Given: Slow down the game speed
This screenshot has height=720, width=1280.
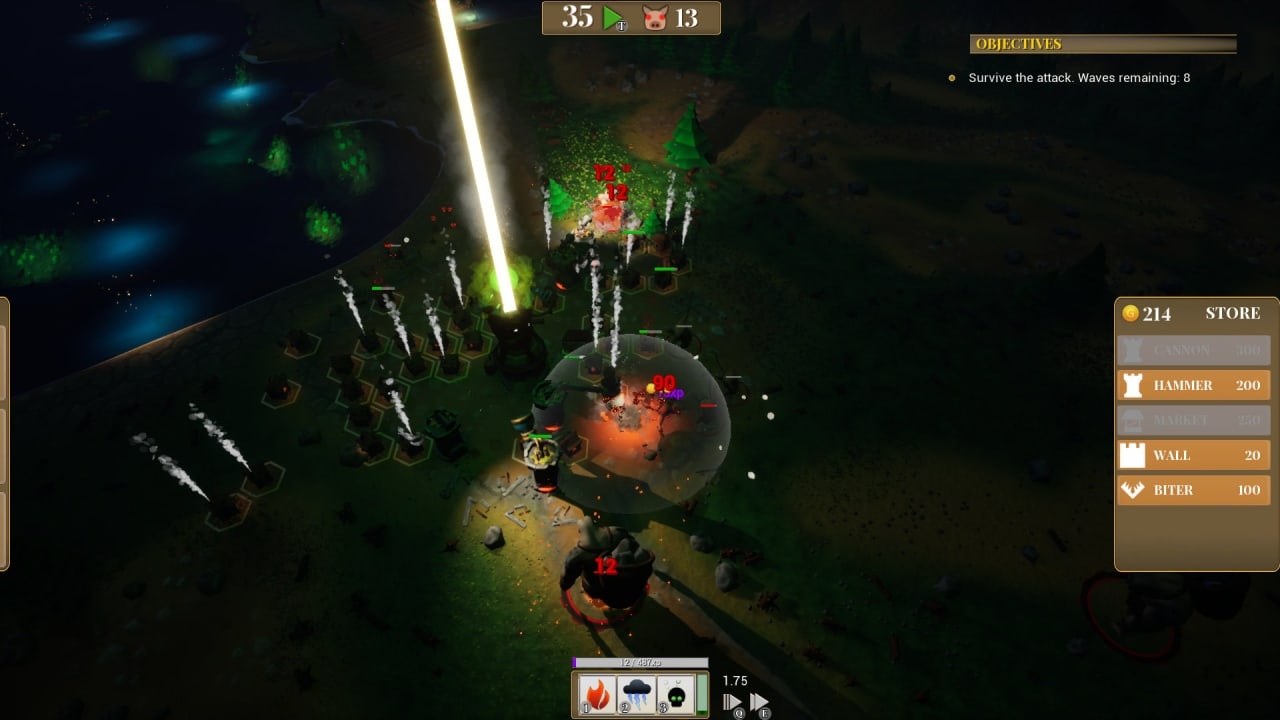Looking at the screenshot, I should pyautogui.click(x=733, y=702).
